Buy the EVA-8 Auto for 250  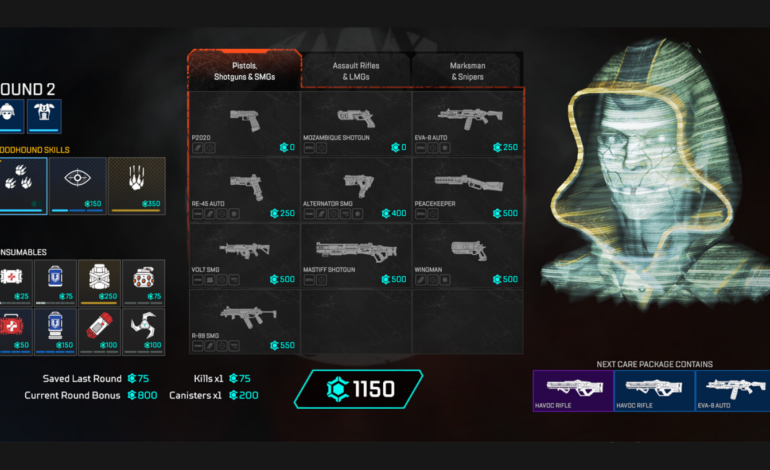[x=467, y=124]
